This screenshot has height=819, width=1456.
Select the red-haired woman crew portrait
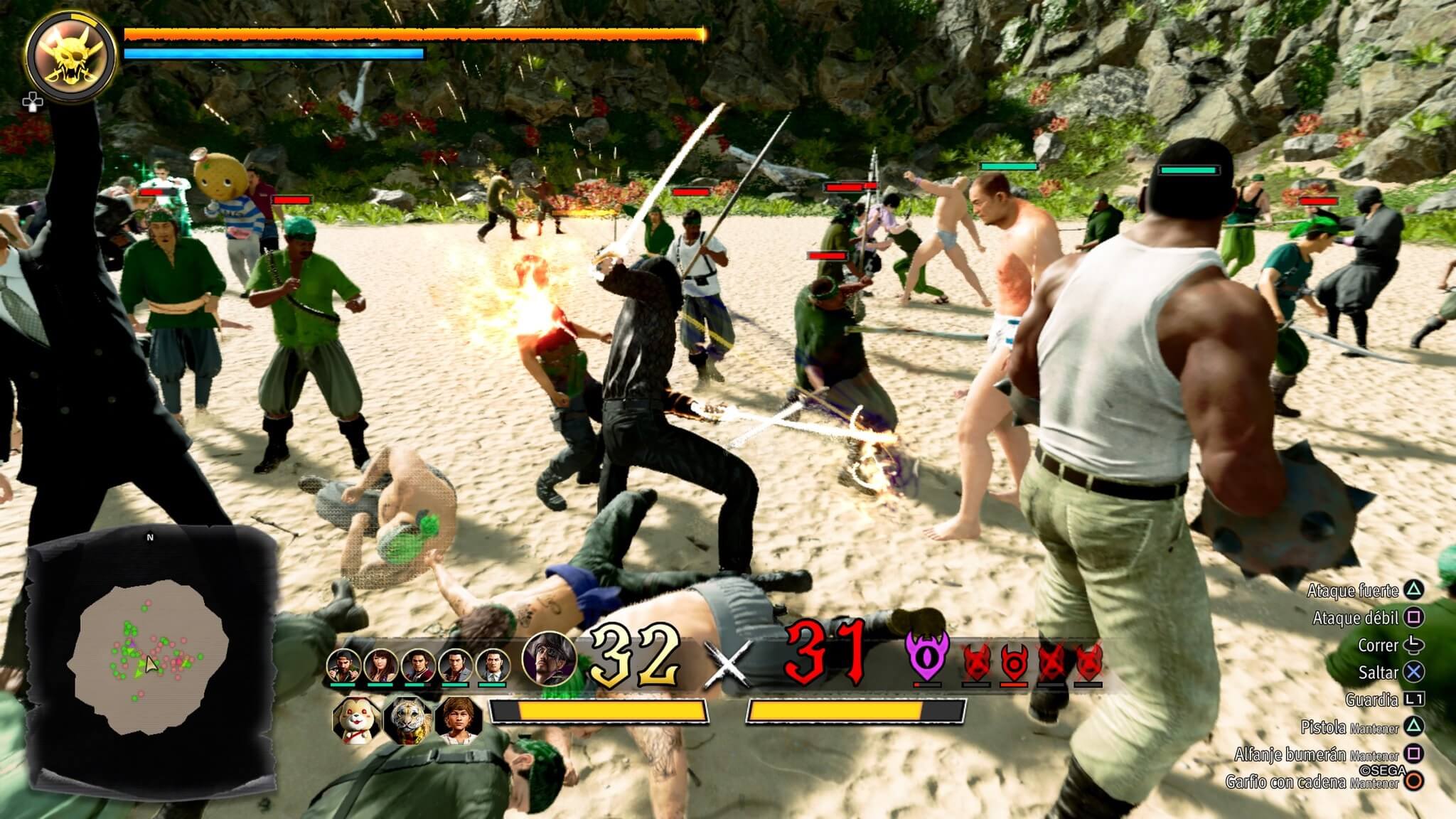(x=380, y=665)
